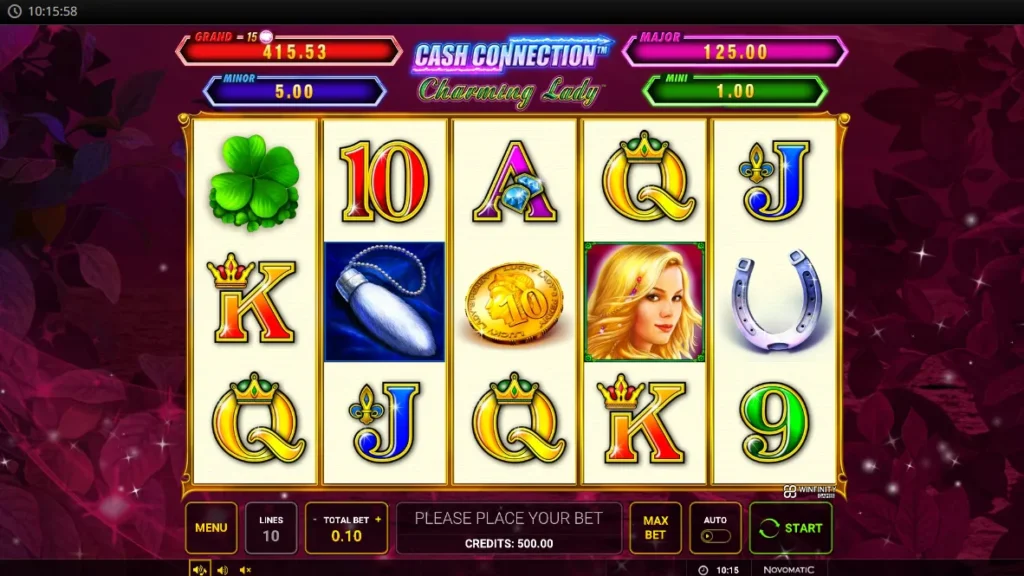The height and width of the screenshot is (576, 1024).
Task: Choose the highlighted full-volume speaker icon
Action: (199, 570)
